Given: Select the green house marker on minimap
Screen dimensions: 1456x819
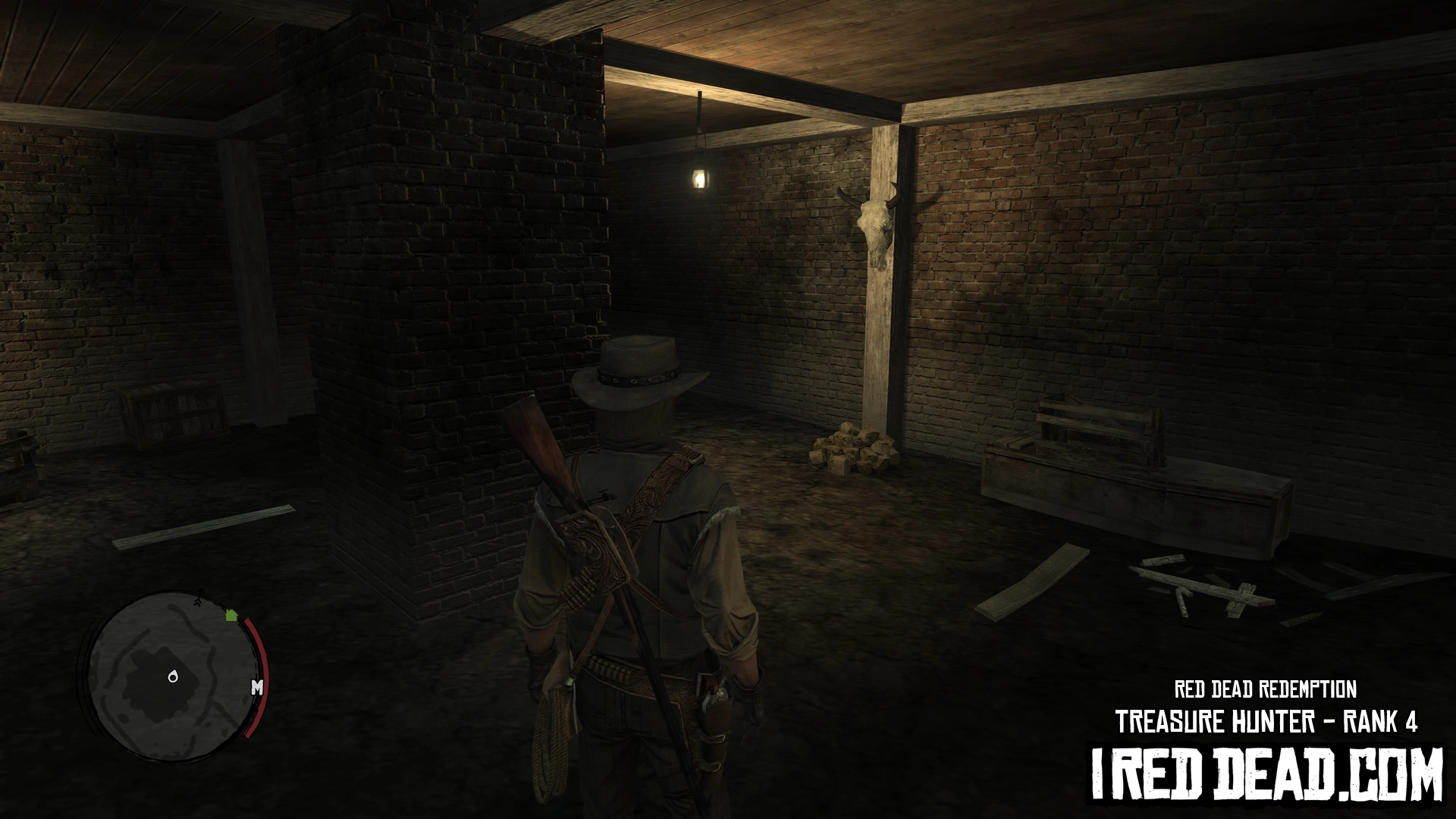Looking at the screenshot, I should point(231,615).
